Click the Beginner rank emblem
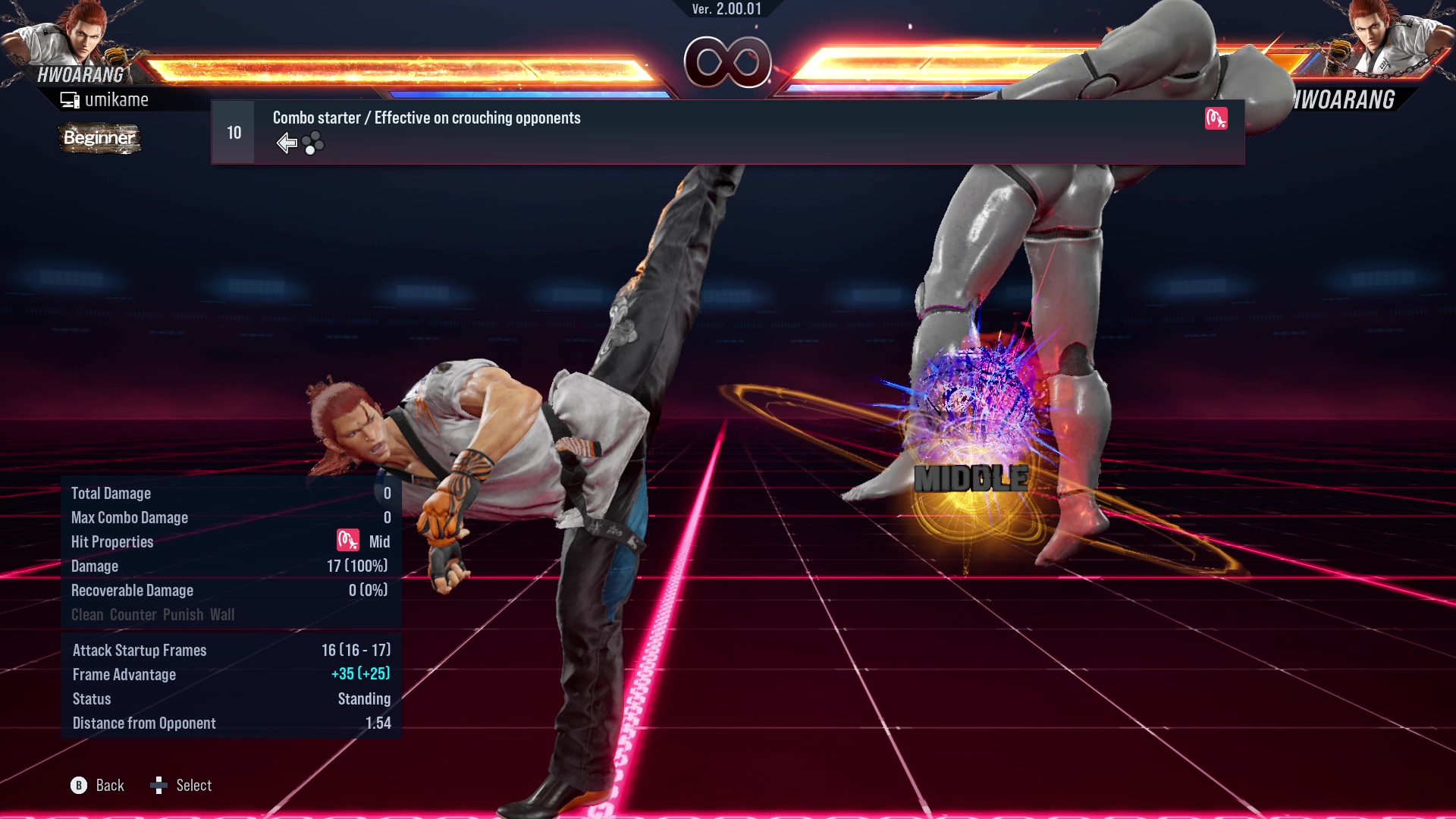This screenshot has height=819, width=1456. pyautogui.click(x=99, y=138)
